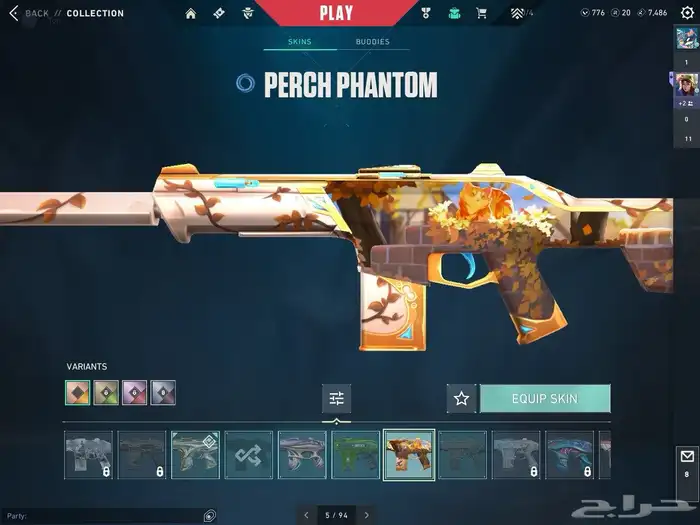The image size is (700, 525).
Task: Switch to the Buddies tab
Action: (x=372, y=42)
